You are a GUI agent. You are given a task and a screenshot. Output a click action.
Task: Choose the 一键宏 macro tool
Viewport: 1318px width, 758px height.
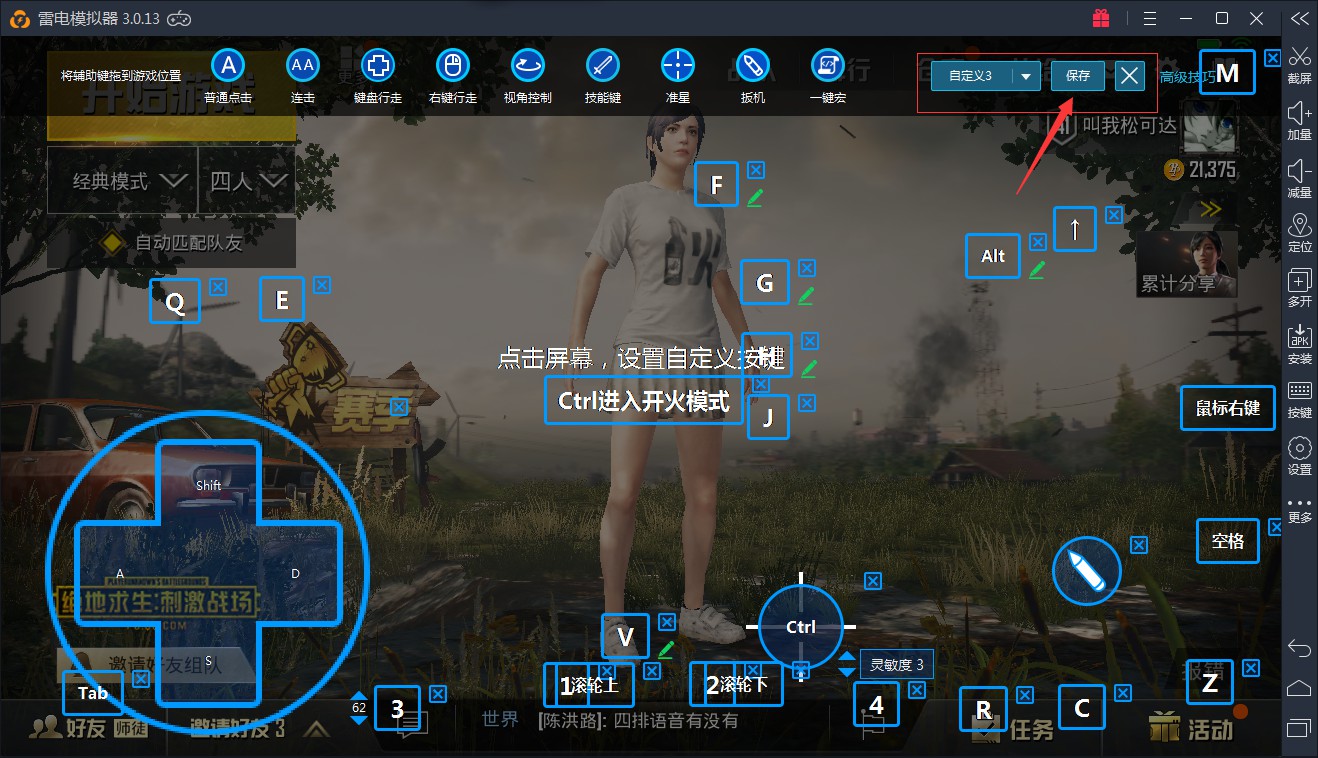(x=827, y=76)
